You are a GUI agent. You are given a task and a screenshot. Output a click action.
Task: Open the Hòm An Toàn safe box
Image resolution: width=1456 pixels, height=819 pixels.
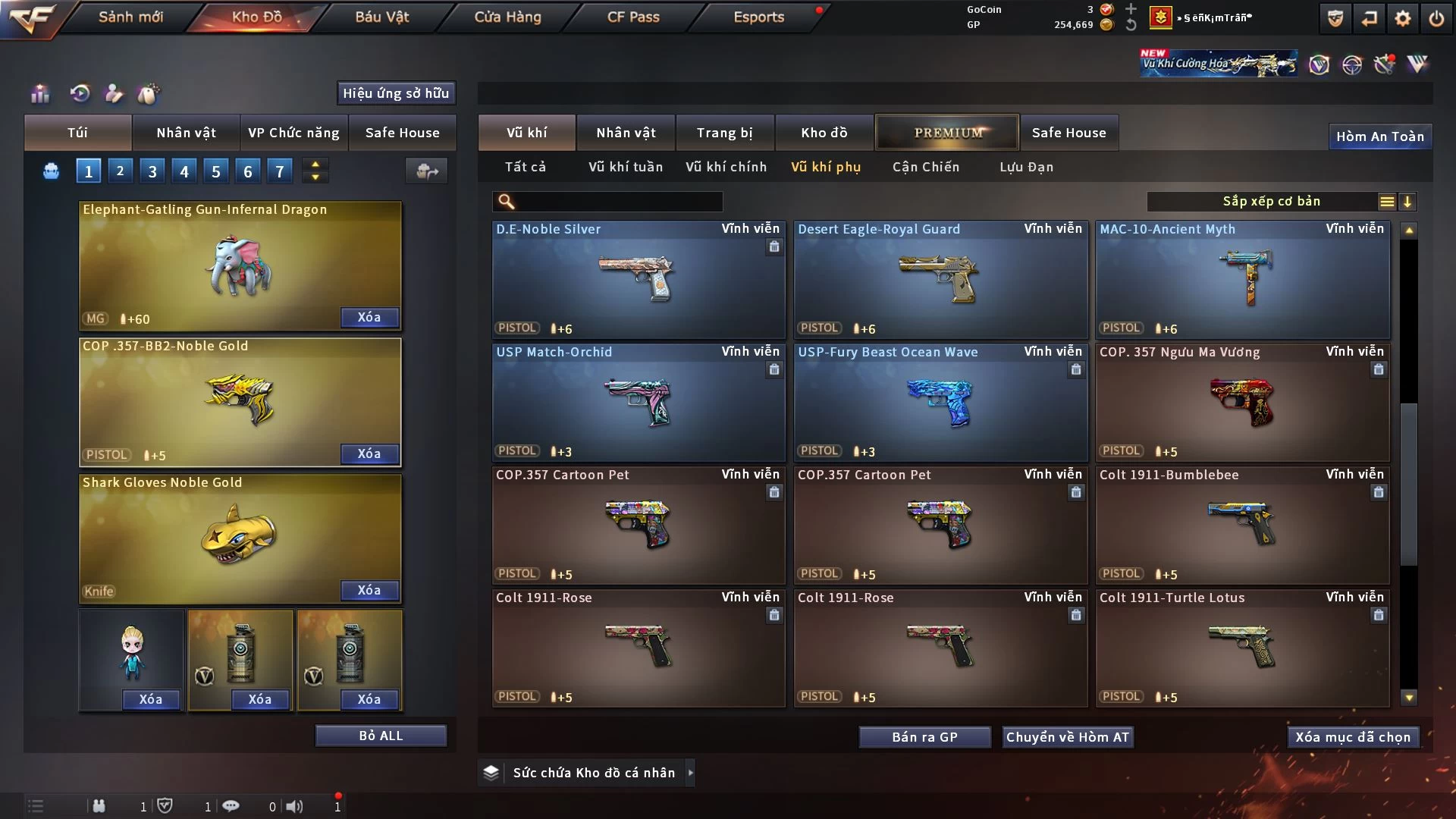[1379, 136]
